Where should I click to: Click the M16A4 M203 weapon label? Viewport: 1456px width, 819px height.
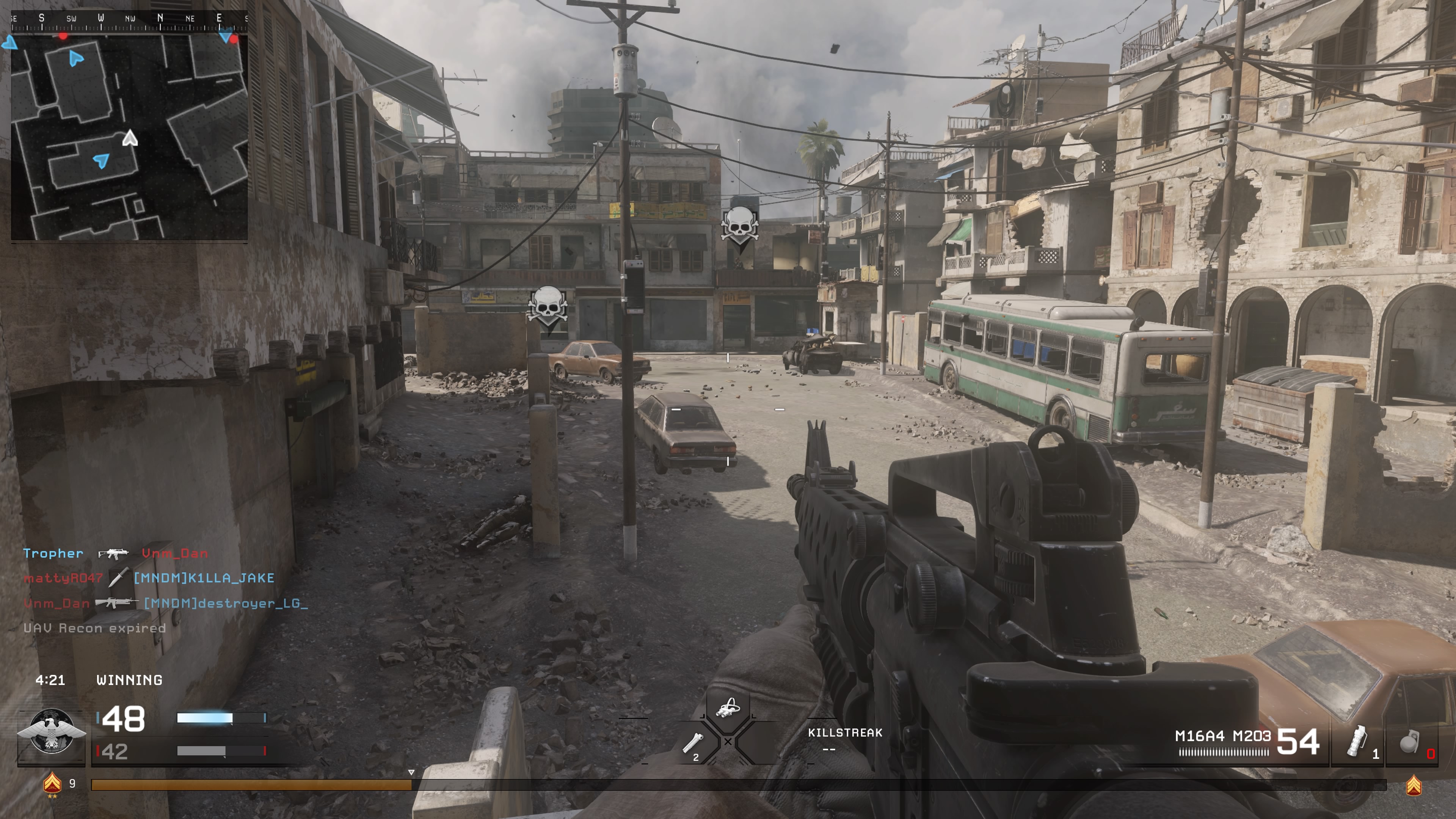[x=1222, y=736]
